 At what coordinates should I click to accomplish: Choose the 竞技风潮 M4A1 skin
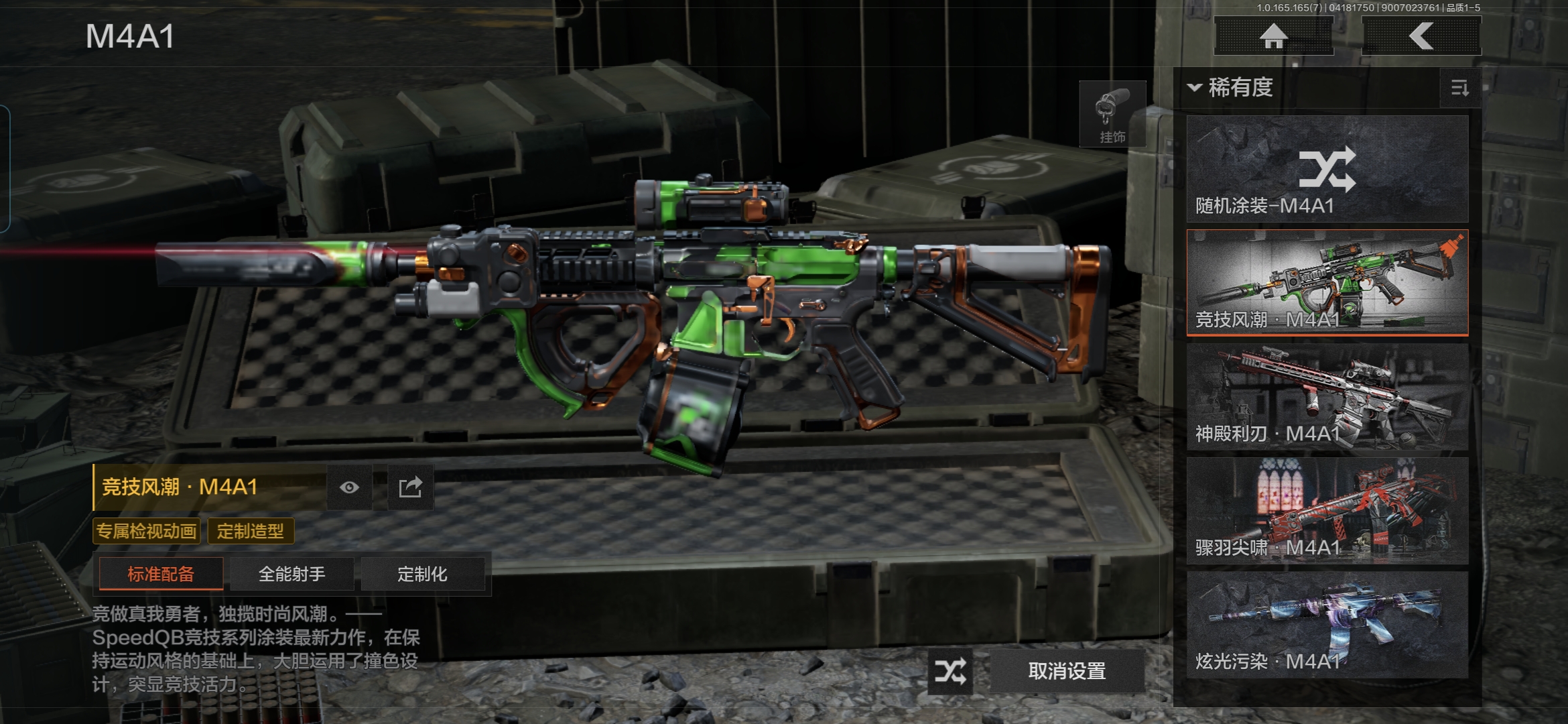(x=1327, y=283)
